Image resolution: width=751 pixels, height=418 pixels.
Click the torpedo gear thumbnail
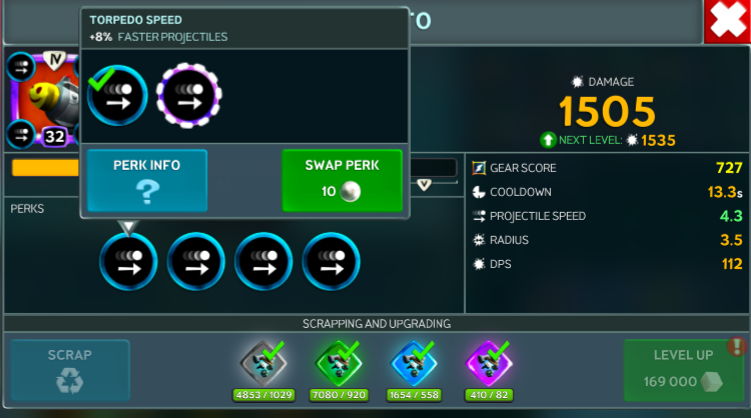[x=38, y=100]
